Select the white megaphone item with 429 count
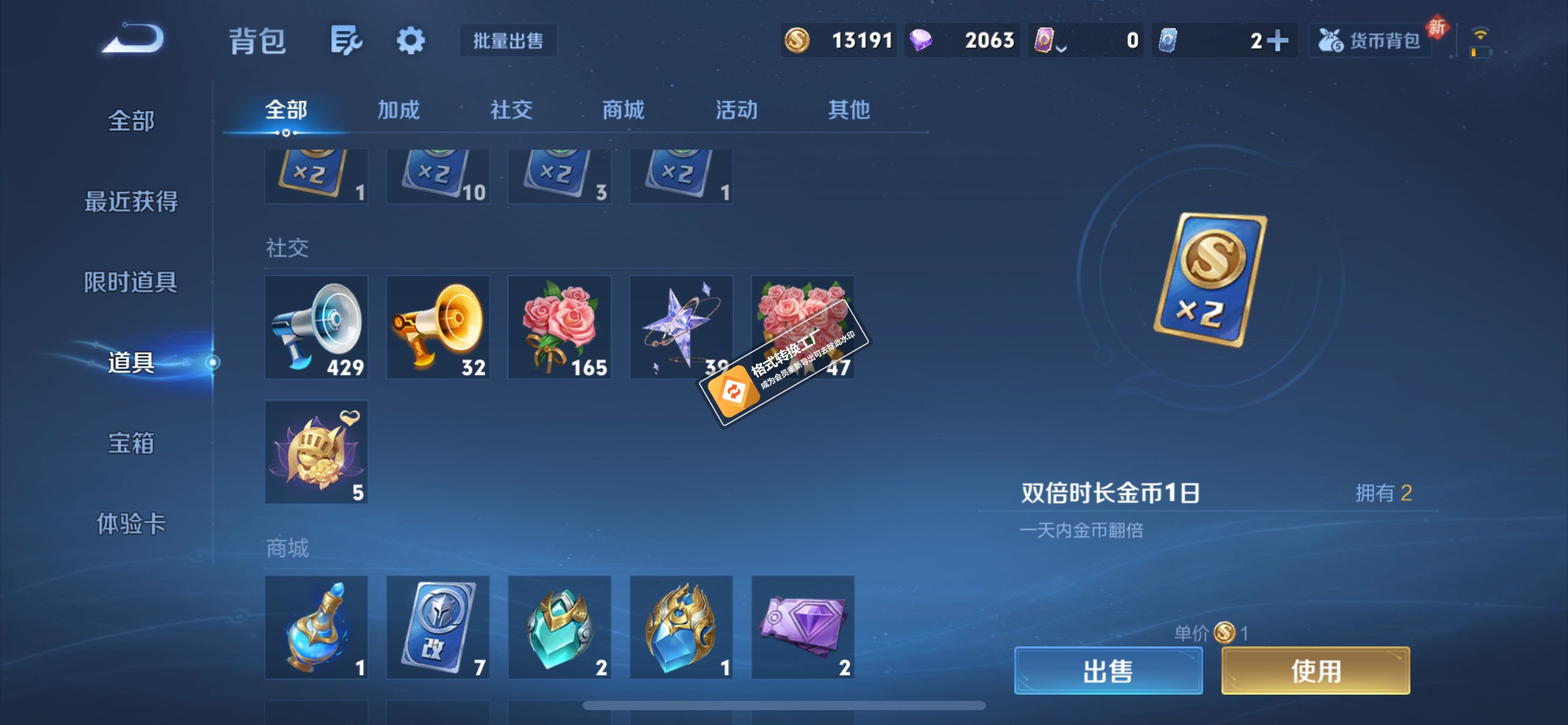The image size is (1568, 725). tap(316, 327)
